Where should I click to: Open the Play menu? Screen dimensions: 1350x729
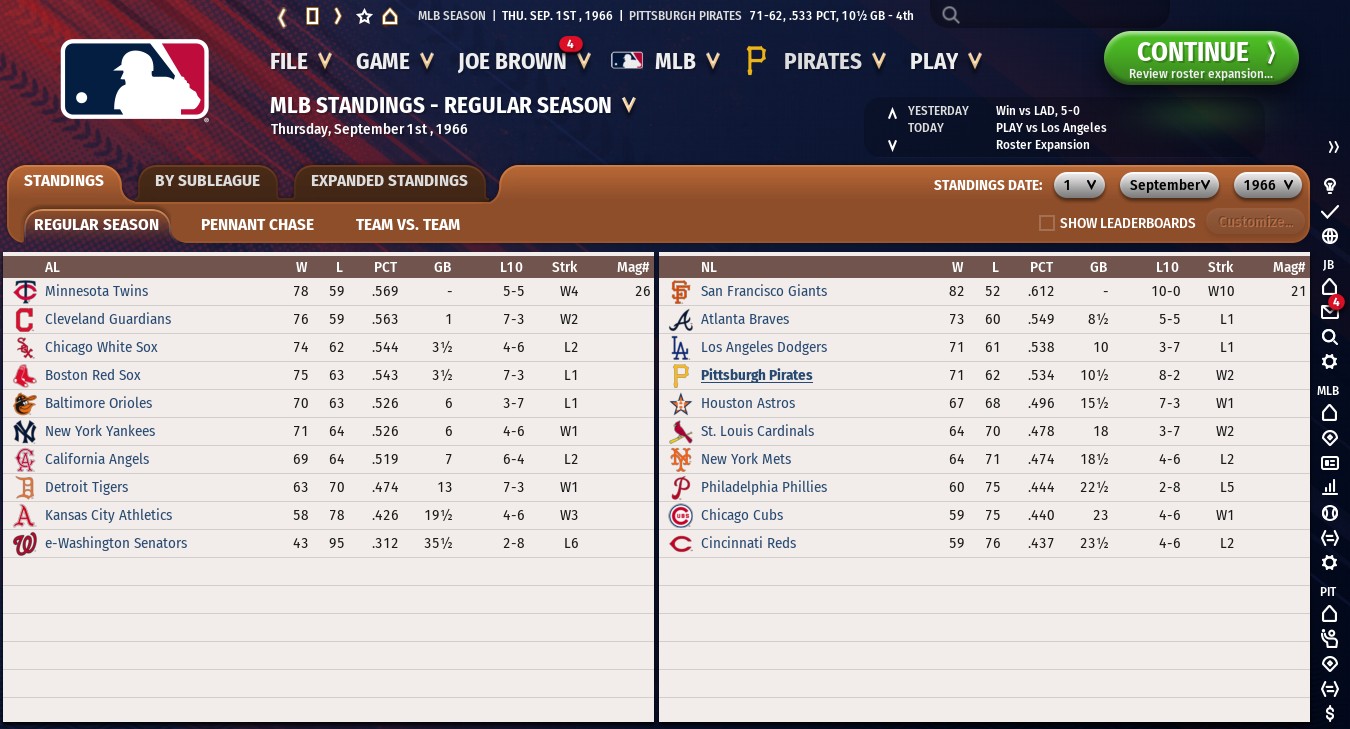click(x=945, y=61)
